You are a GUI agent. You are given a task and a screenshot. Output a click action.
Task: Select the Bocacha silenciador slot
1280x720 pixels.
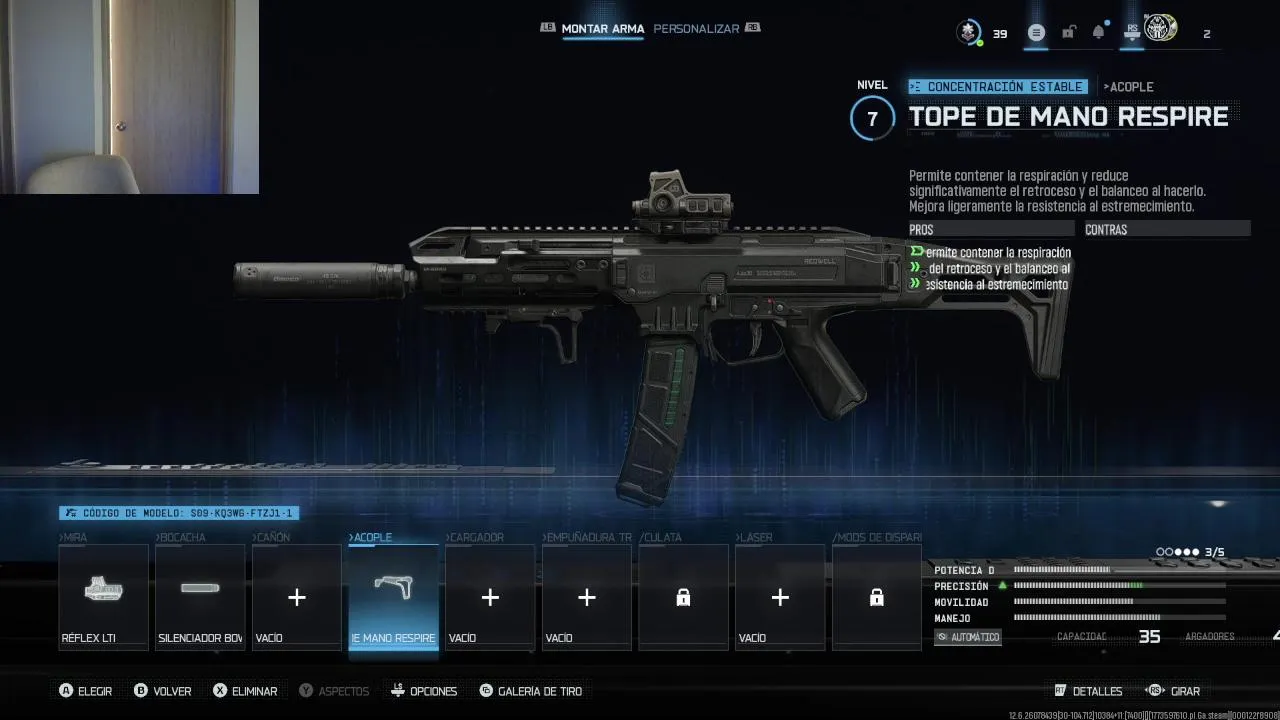tap(200, 598)
